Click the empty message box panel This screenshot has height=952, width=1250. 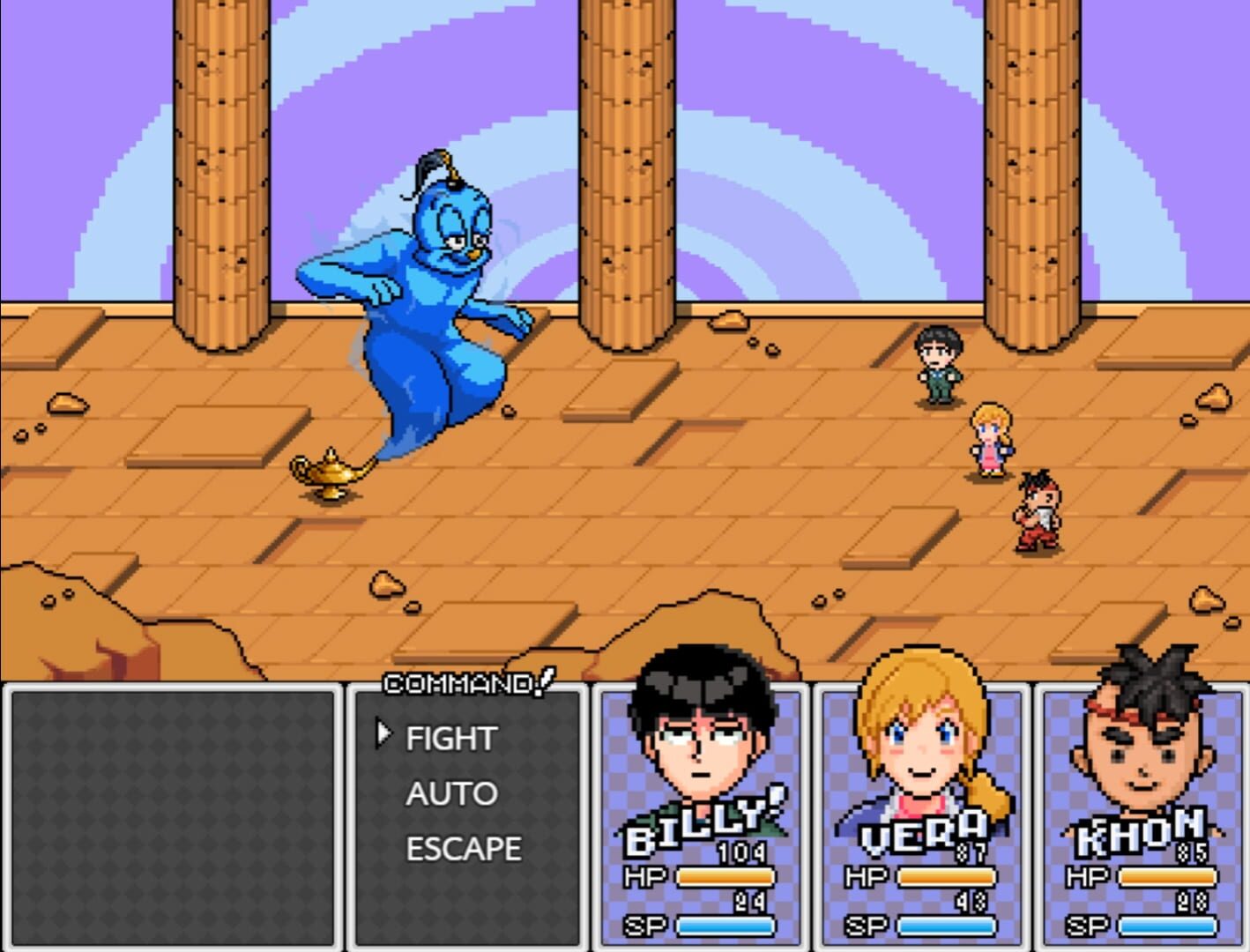tap(172, 815)
